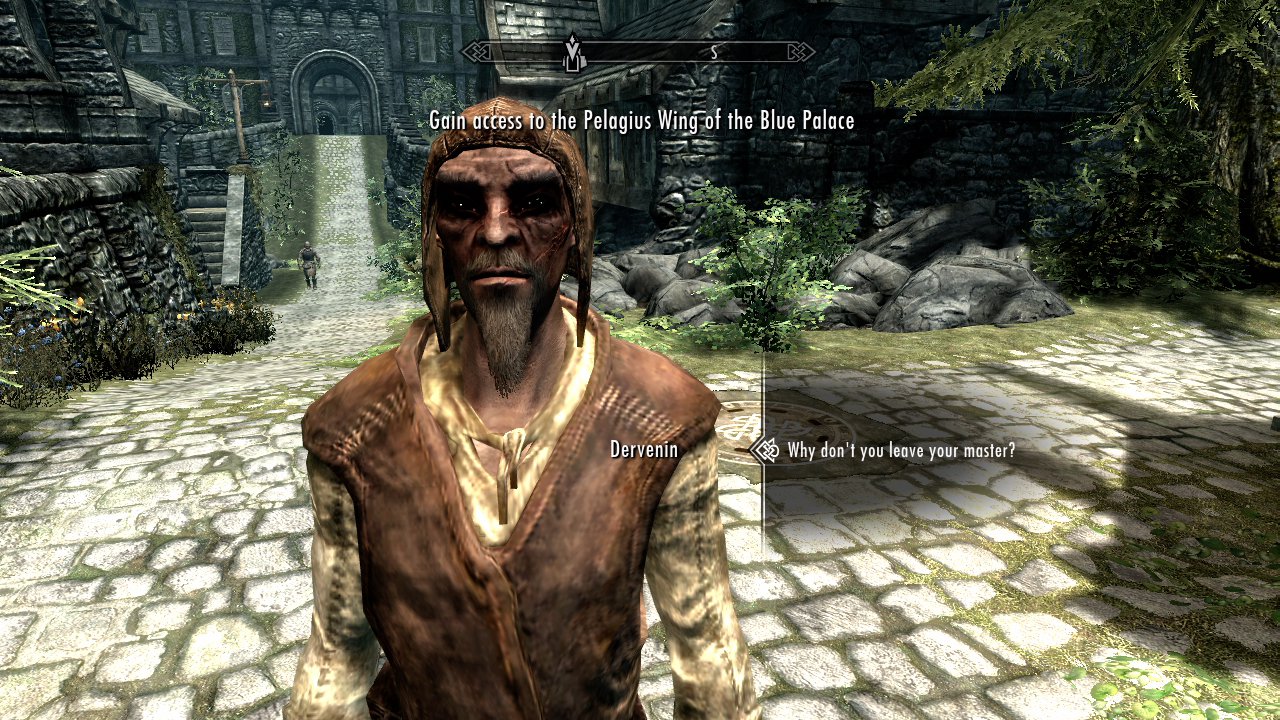
Task: Click the quest marker icon on the compass
Action: pos(573,50)
